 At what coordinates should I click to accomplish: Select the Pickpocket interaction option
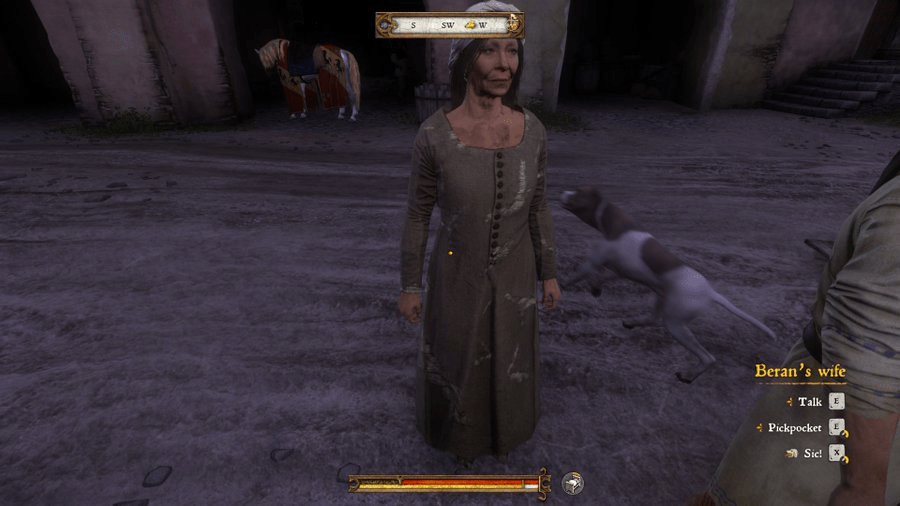click(795, 428)
